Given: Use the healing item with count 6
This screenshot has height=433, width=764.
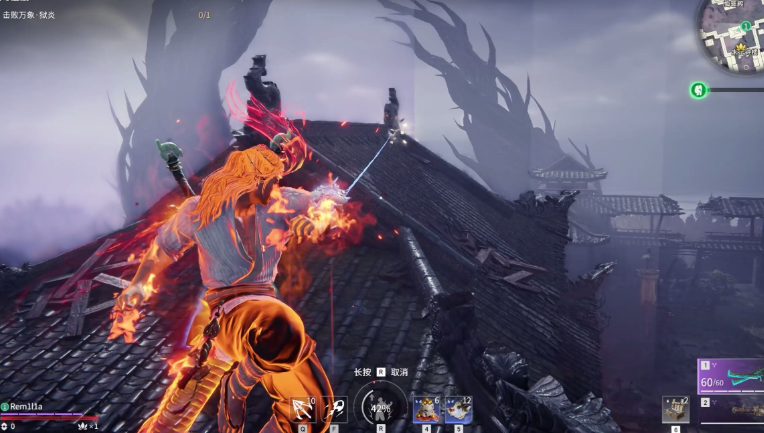Looking at the screenshot, I should coord(427,409).
